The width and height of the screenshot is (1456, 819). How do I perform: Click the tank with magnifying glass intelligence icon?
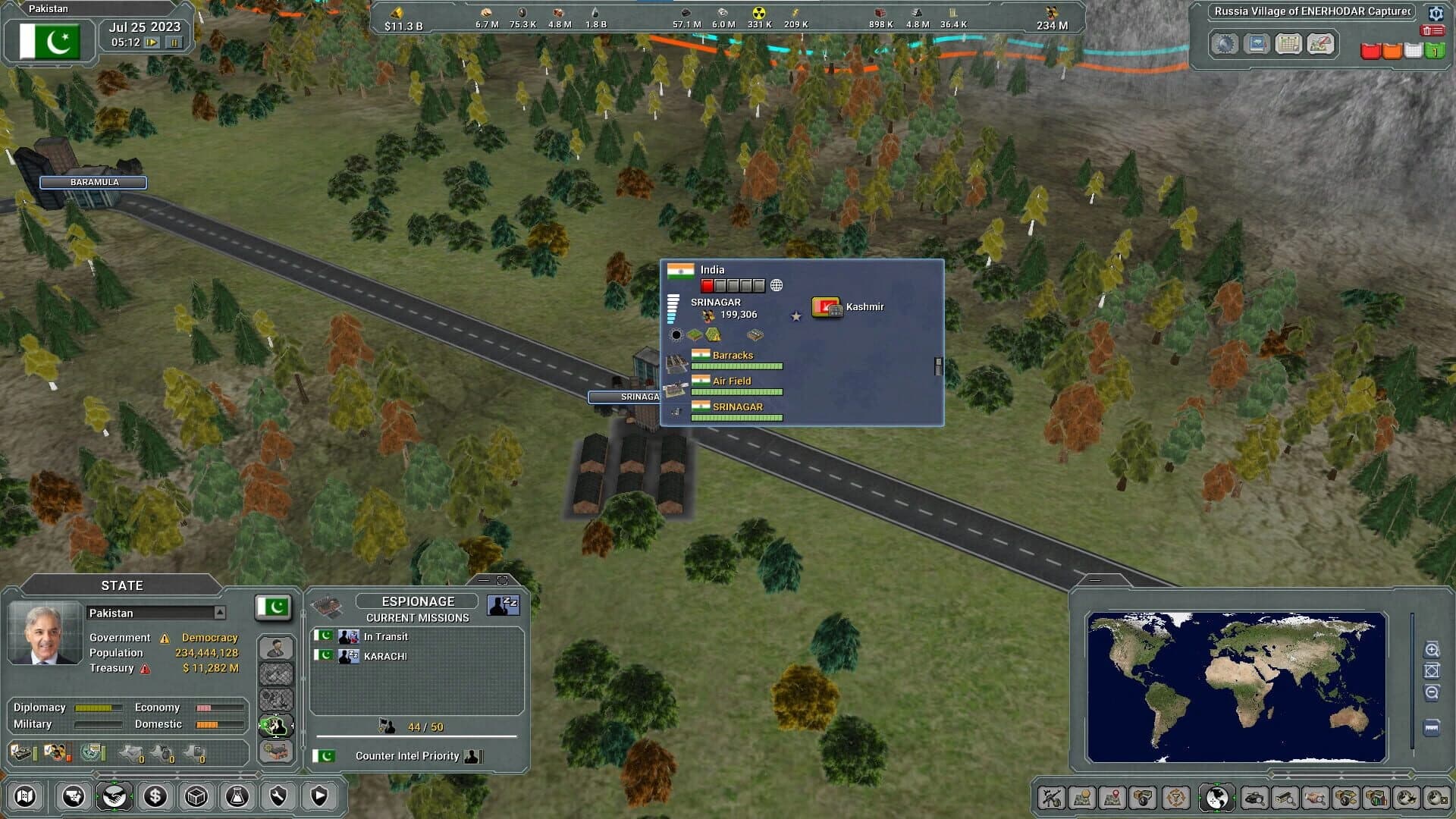pos(1254,797)
